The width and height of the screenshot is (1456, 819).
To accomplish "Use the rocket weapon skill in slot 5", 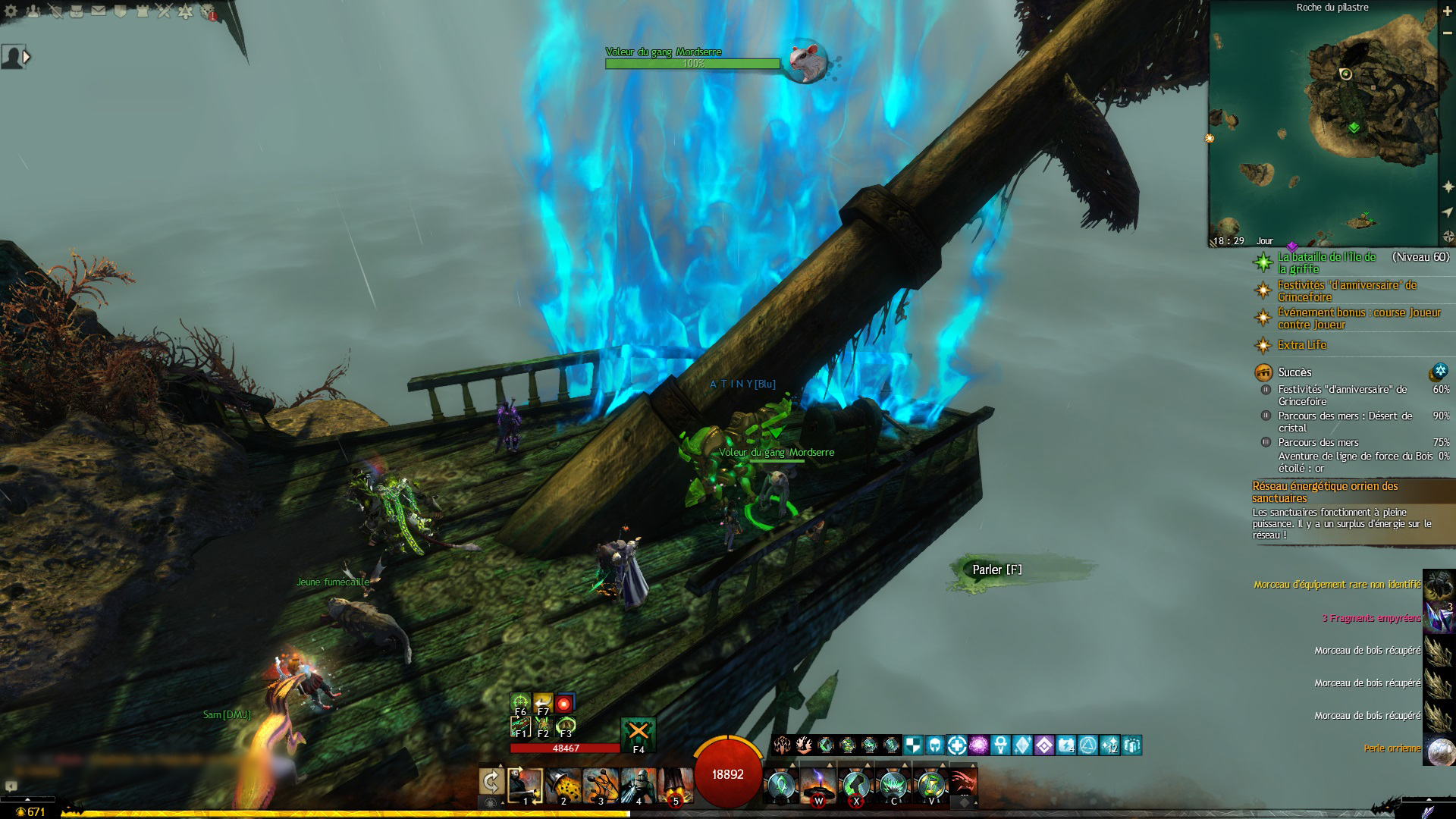I will [675, 786].
